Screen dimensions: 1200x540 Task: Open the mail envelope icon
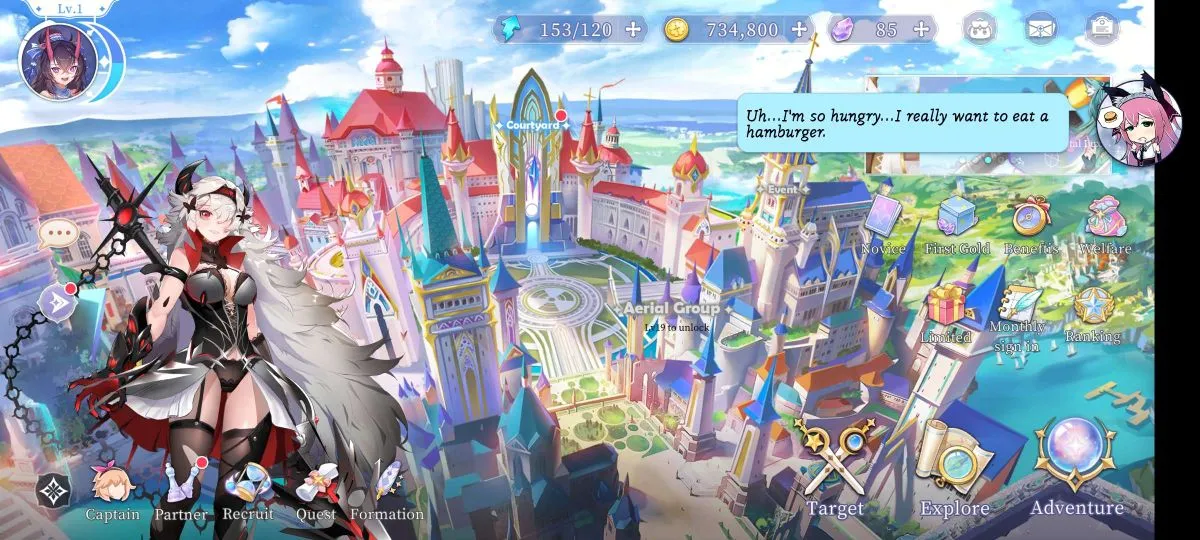pos(1041,29)
